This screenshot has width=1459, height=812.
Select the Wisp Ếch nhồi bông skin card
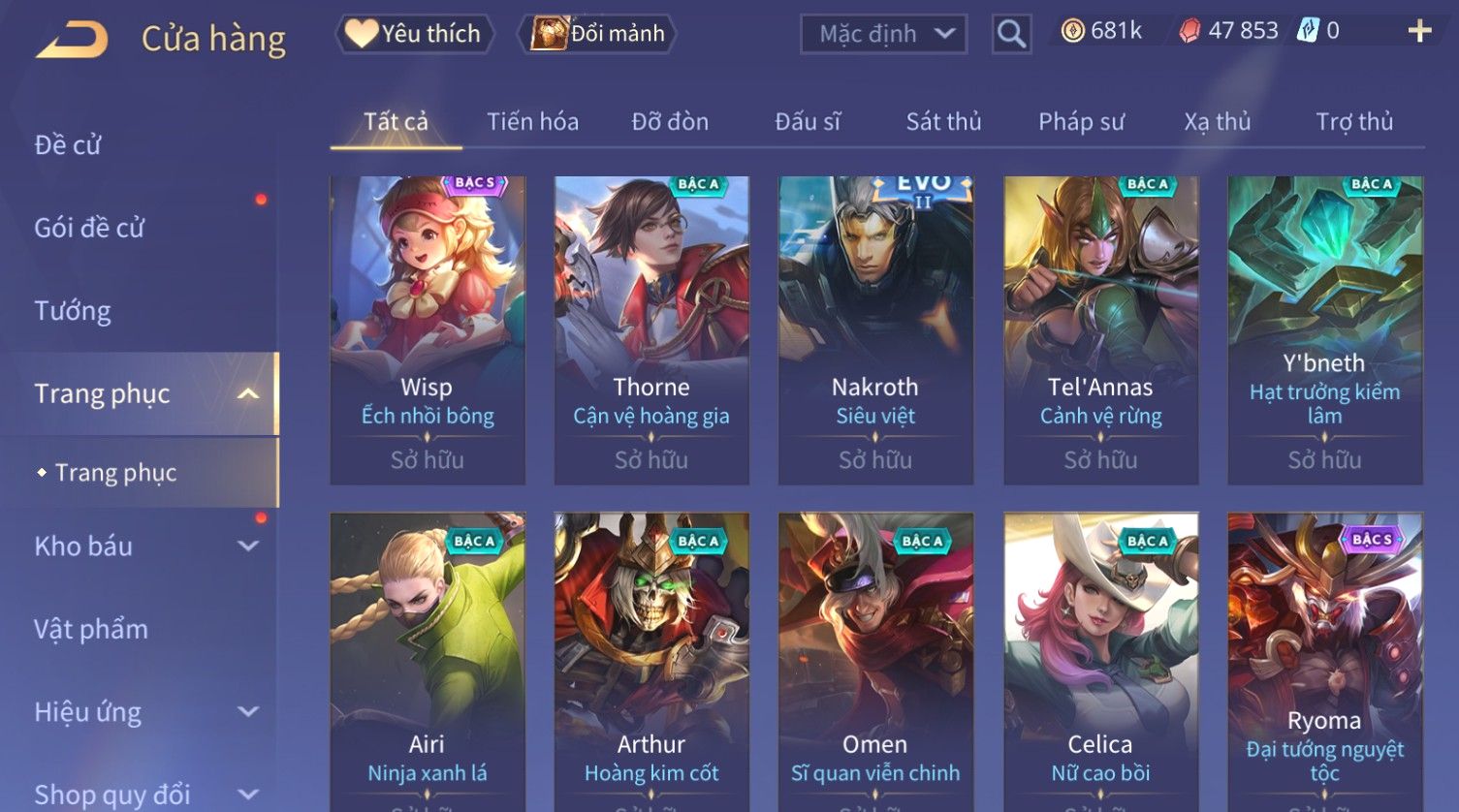[x=428, y=329]
